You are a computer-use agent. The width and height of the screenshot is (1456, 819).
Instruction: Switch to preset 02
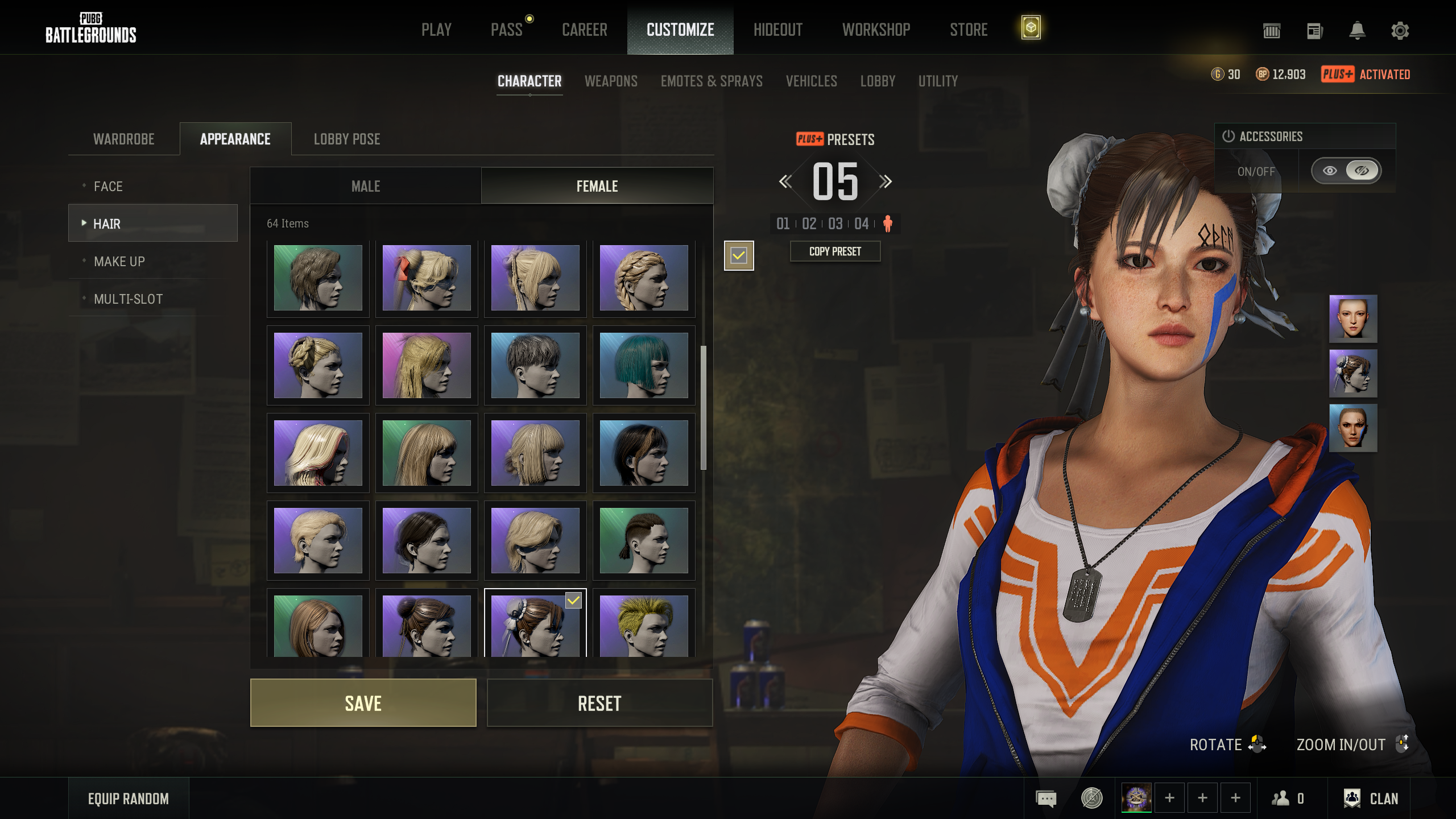click(x=809, y=224)
